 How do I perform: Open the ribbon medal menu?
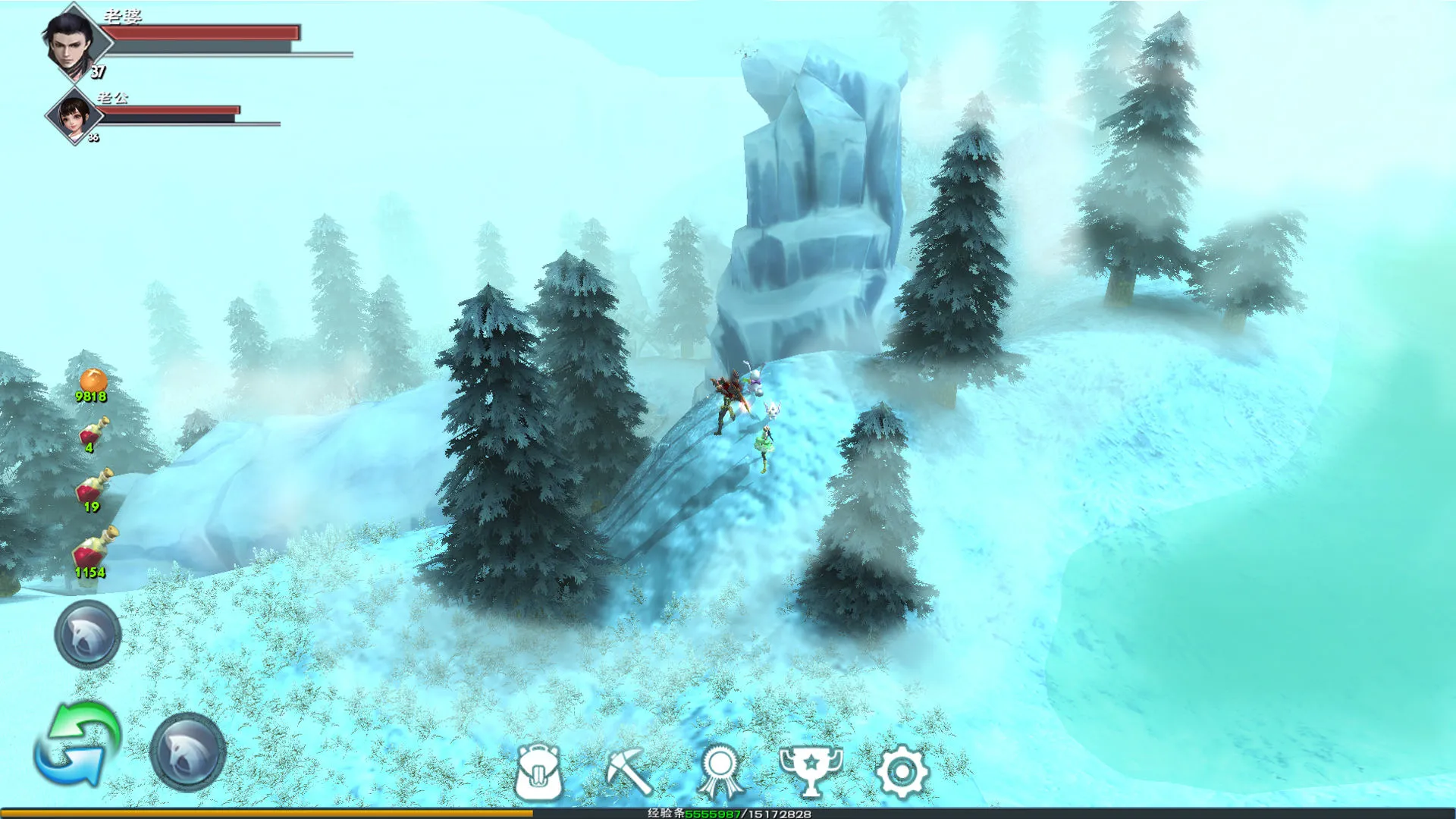coord(720,772)
